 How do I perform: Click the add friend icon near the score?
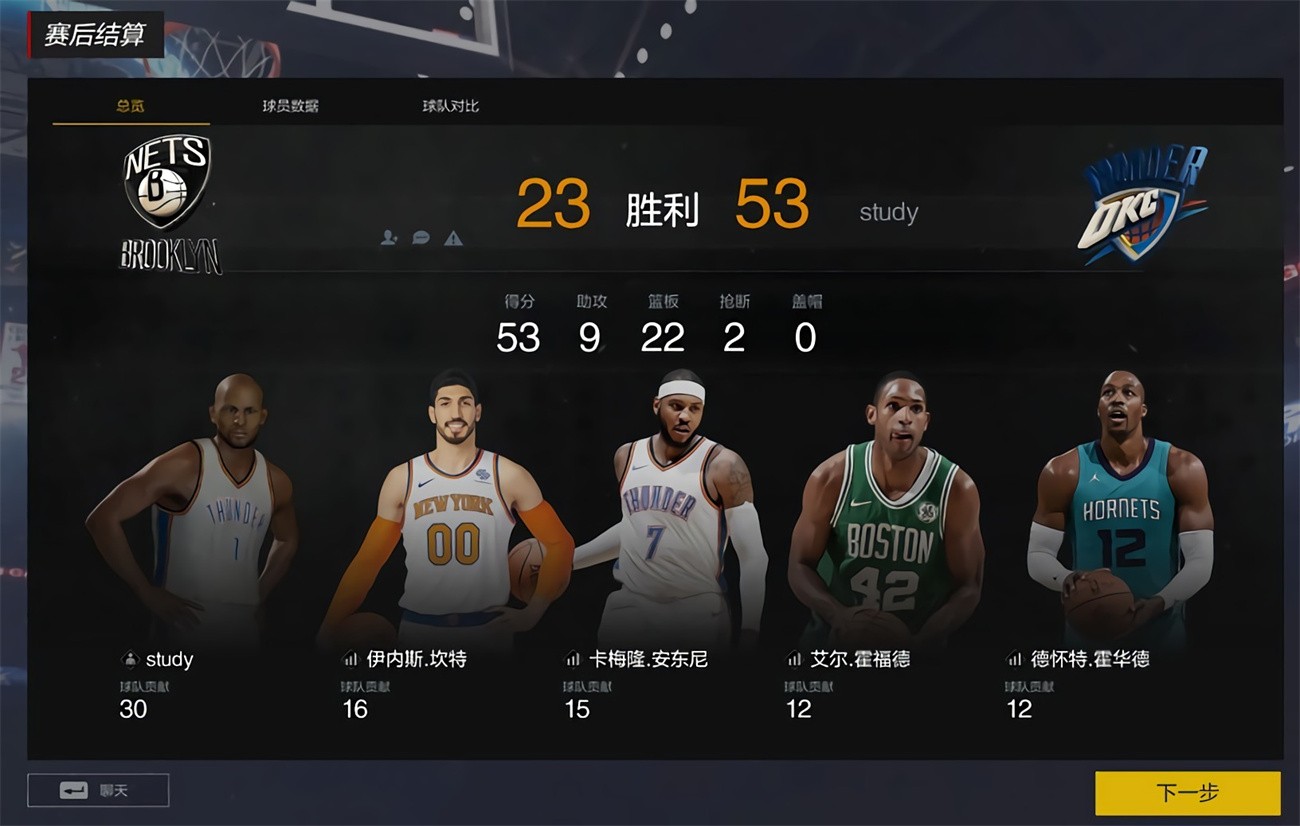[x=386, y=238]
